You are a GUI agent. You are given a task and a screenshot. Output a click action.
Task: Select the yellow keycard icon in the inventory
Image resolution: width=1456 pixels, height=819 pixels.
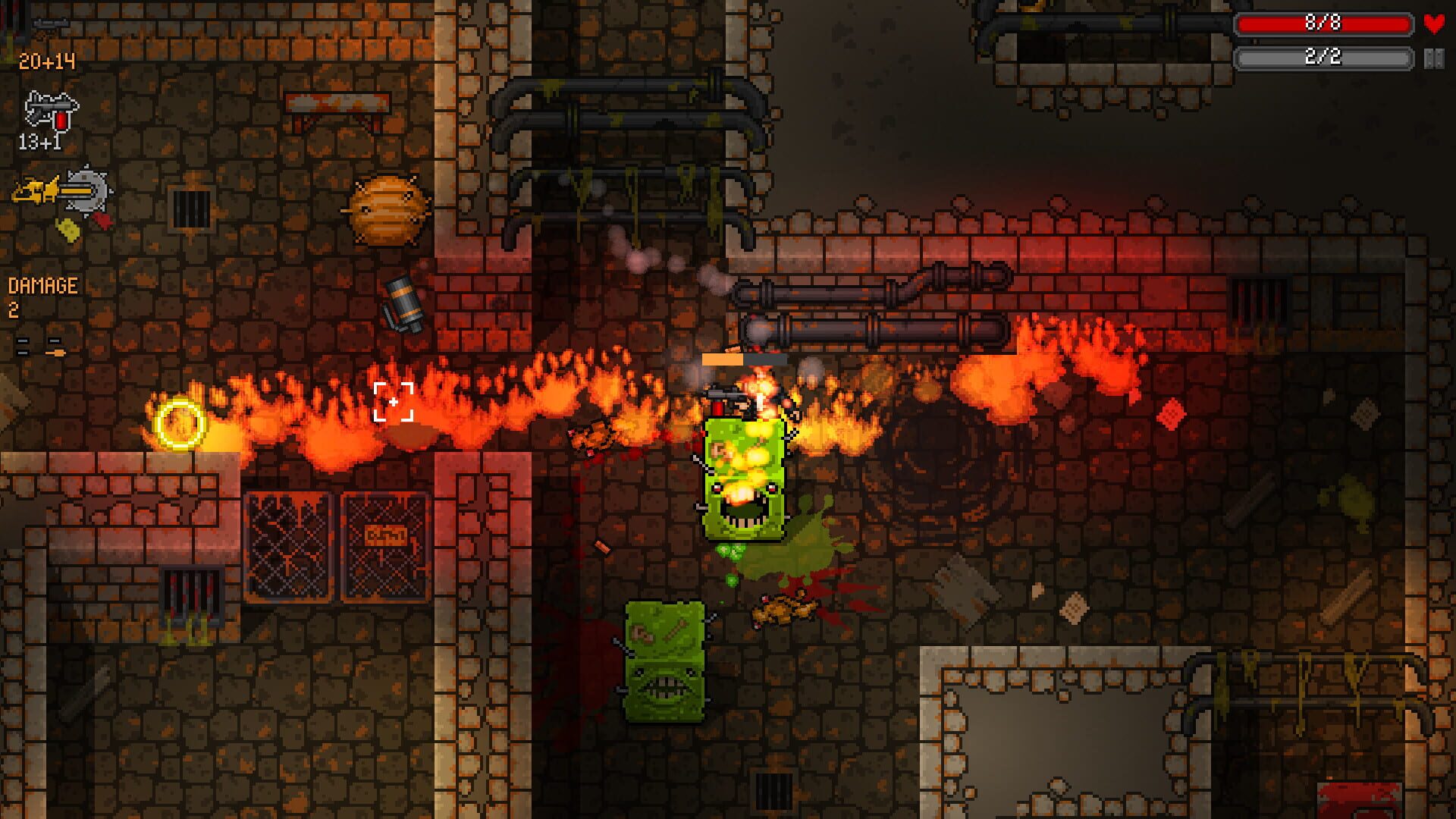tap(68, 230)
